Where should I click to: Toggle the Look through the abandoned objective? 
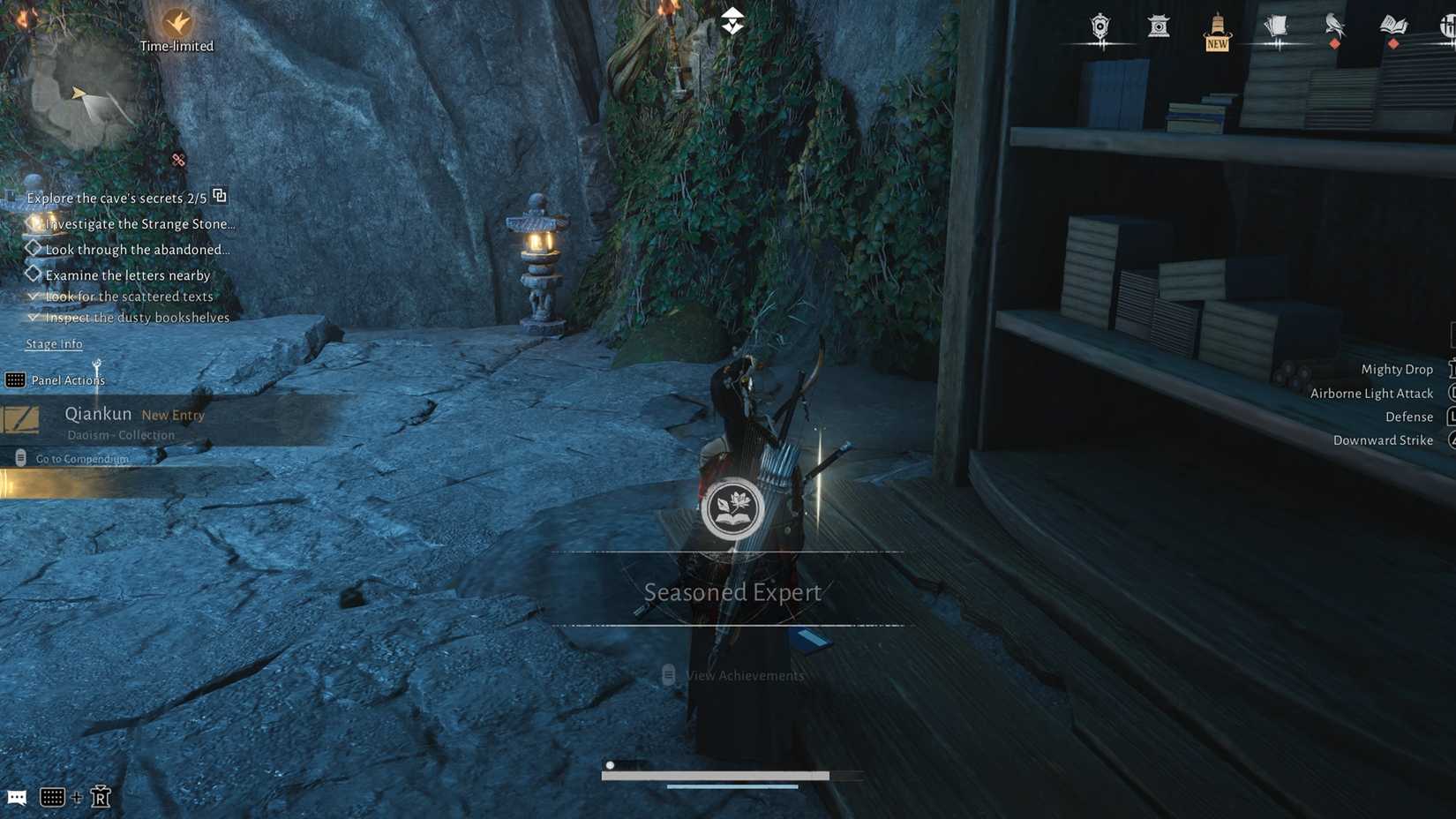pyautogui.click(x=34, y=248)
